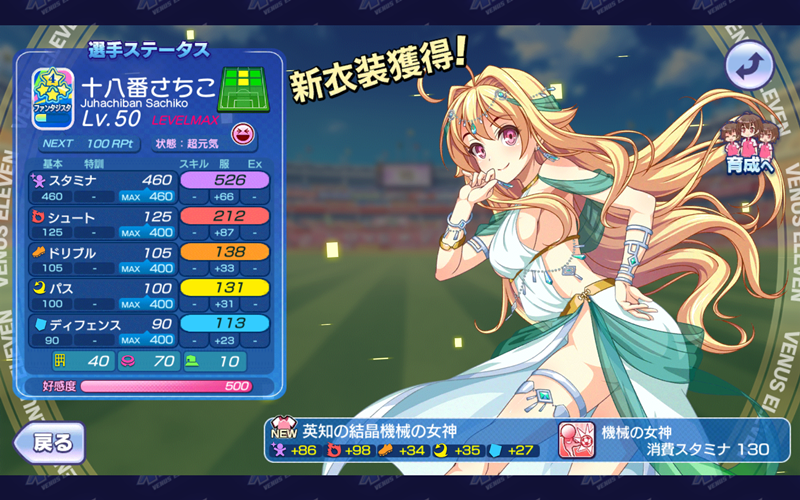This screenshot has width=800, height=500.
Task: Tap the round curved-arrow button
Action: pyautogui.click(x=749, y=66)
